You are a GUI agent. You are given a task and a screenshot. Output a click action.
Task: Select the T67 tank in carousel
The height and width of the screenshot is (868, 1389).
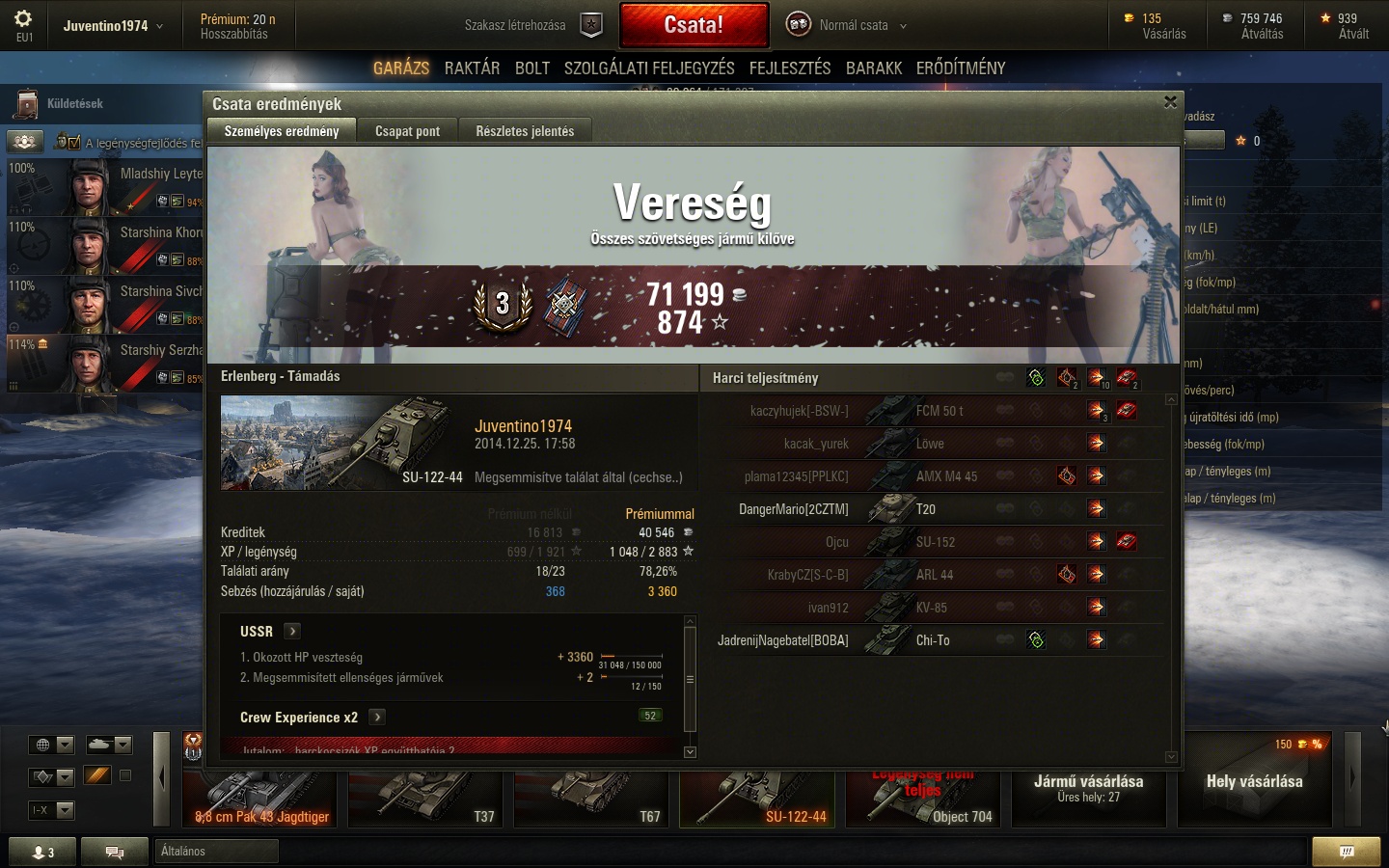pyautogui.click(x=594, y=799)
